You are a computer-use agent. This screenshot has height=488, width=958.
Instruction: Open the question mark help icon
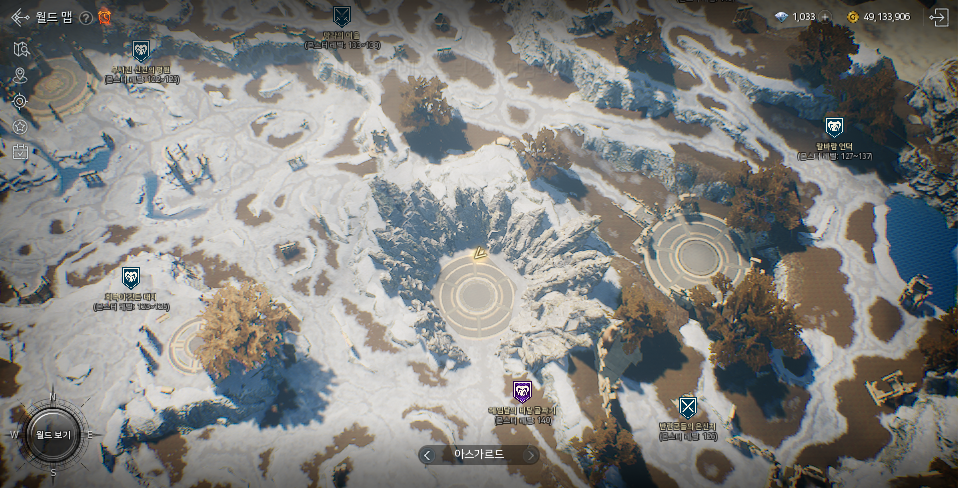tap(86, 18)
